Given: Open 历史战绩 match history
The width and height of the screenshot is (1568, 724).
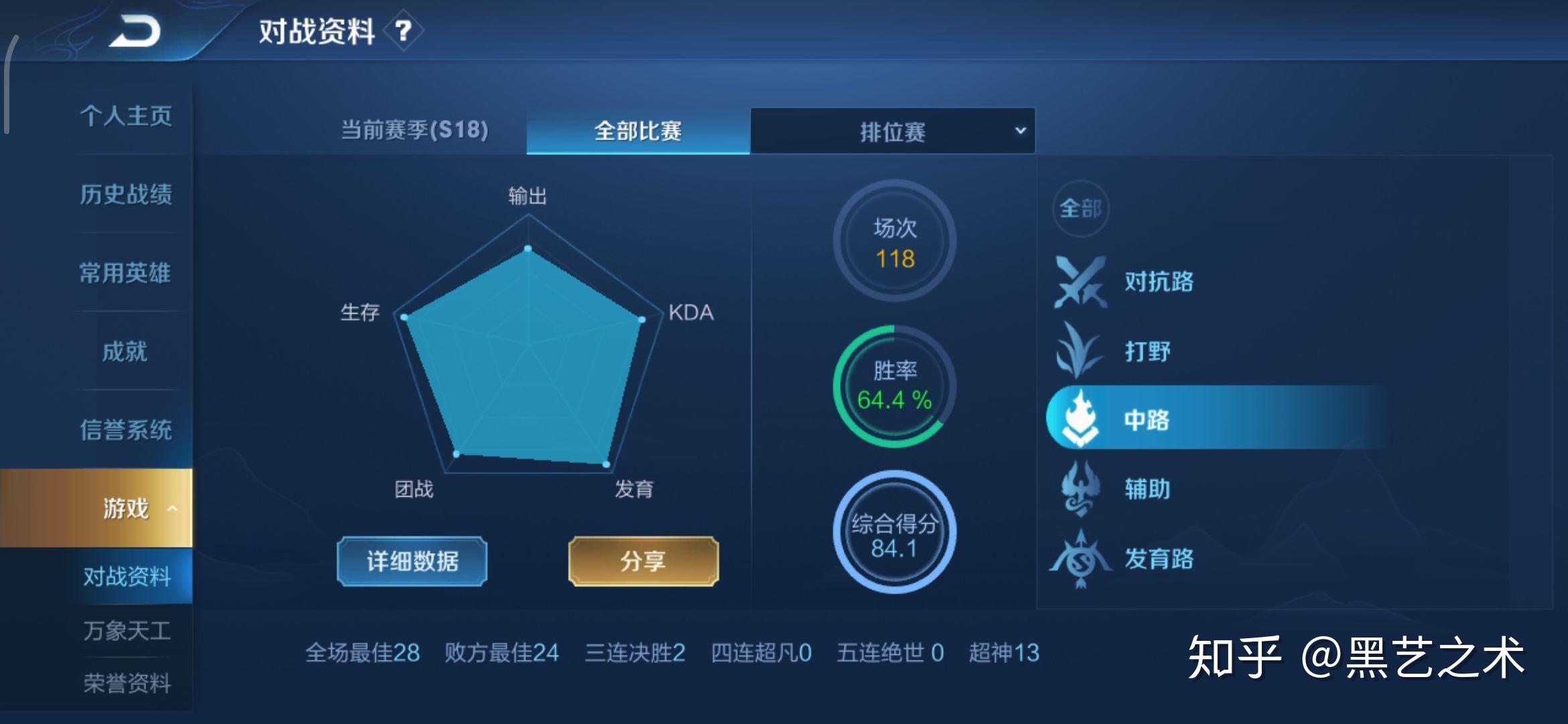Looking at the screenshot, I should (126, 194).
